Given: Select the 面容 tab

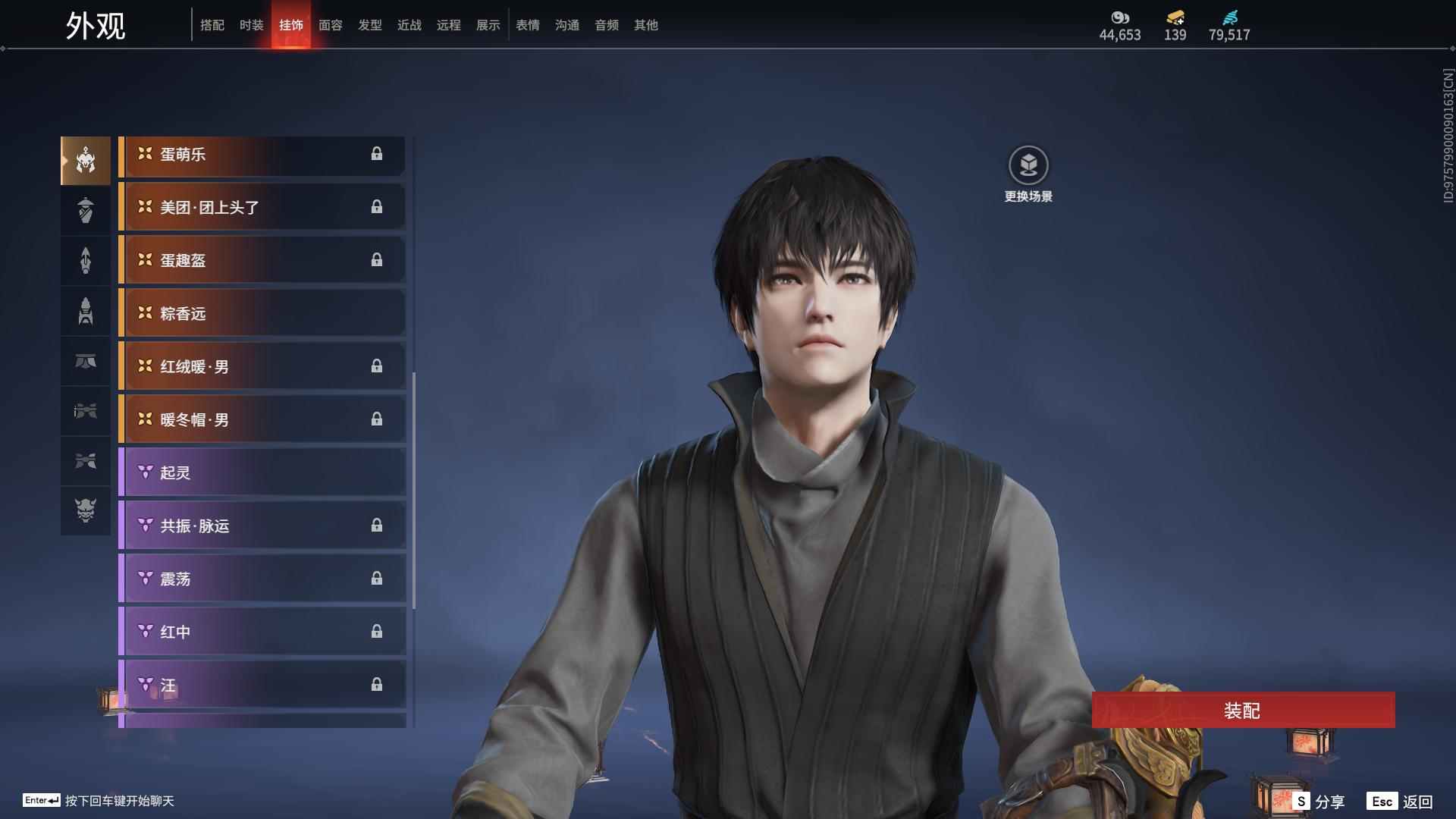Looking at the screenshot, I should point(331,25).
